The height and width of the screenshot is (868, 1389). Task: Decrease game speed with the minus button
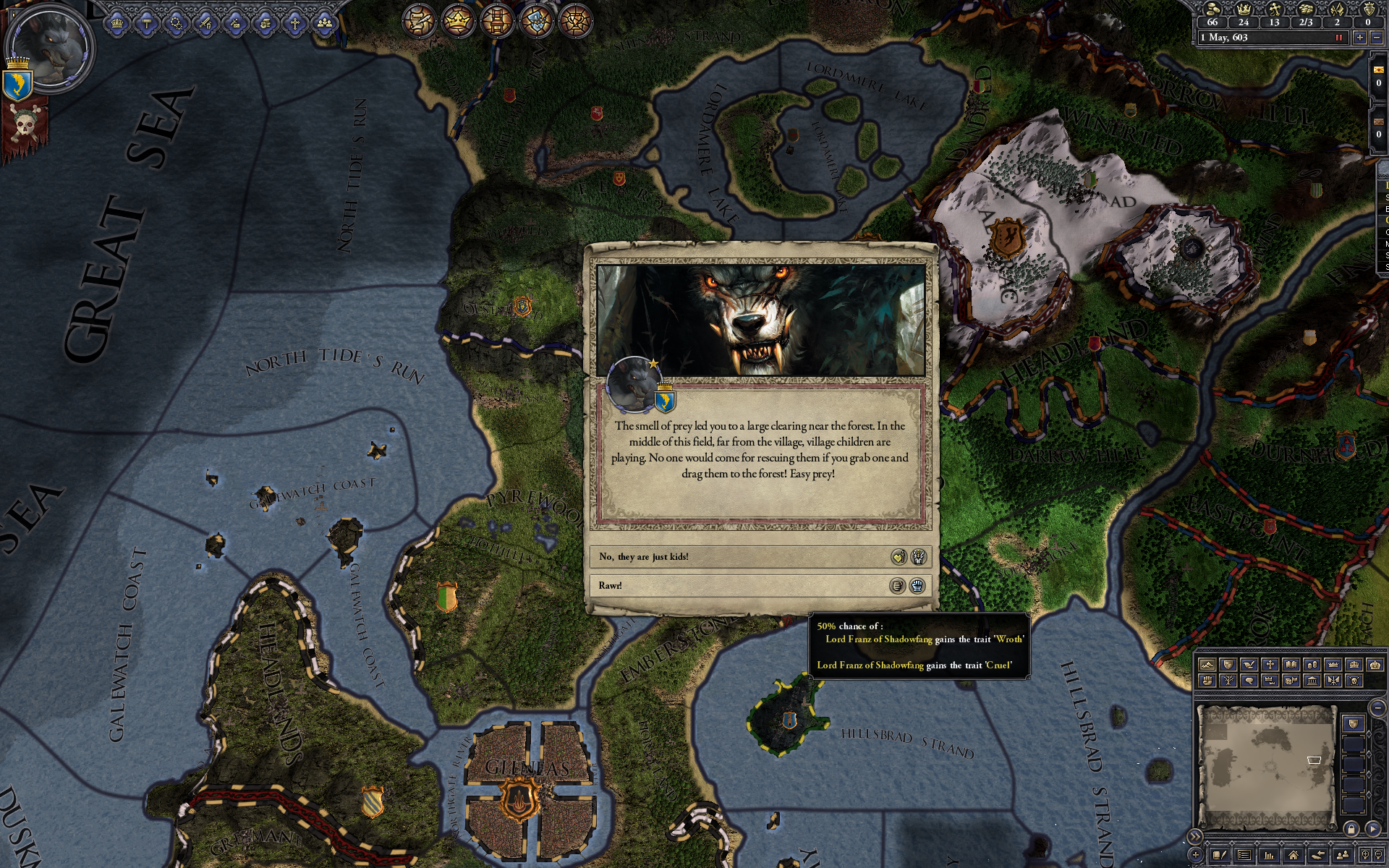coord(1377,38)
